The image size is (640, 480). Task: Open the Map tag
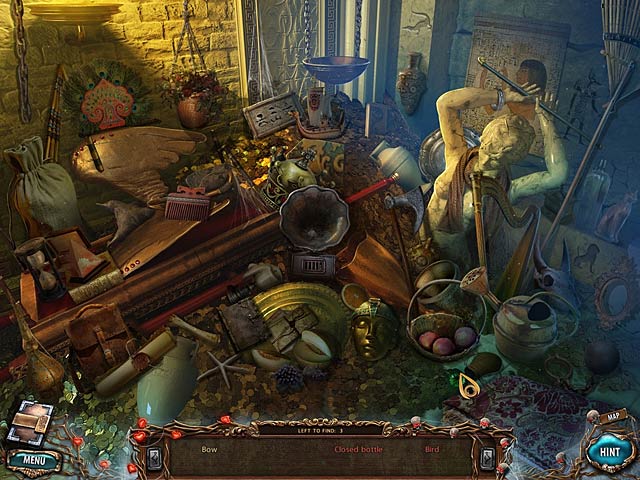click(x=613, y=413)
